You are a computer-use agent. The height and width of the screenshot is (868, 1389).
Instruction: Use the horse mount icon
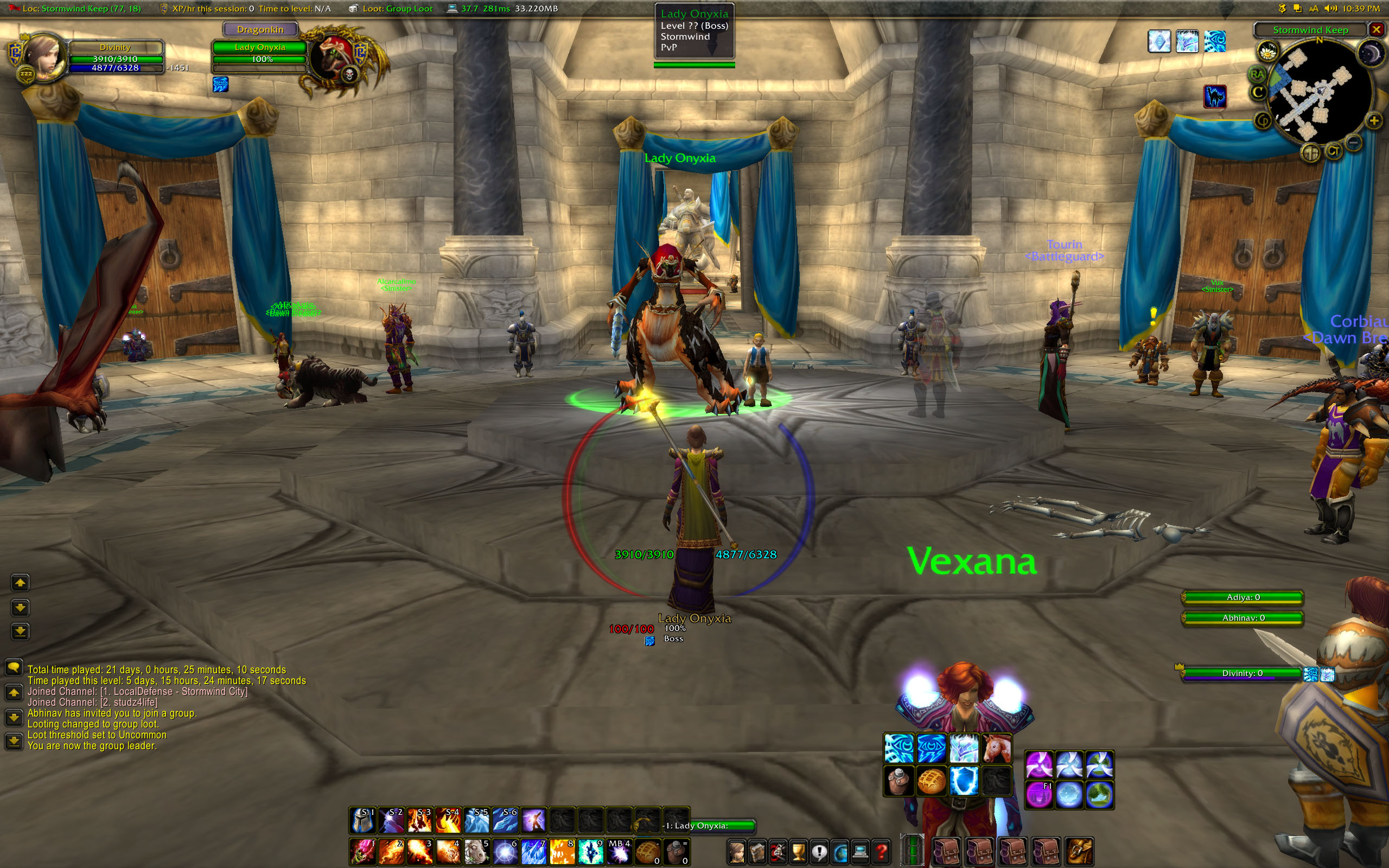(996, 749)
